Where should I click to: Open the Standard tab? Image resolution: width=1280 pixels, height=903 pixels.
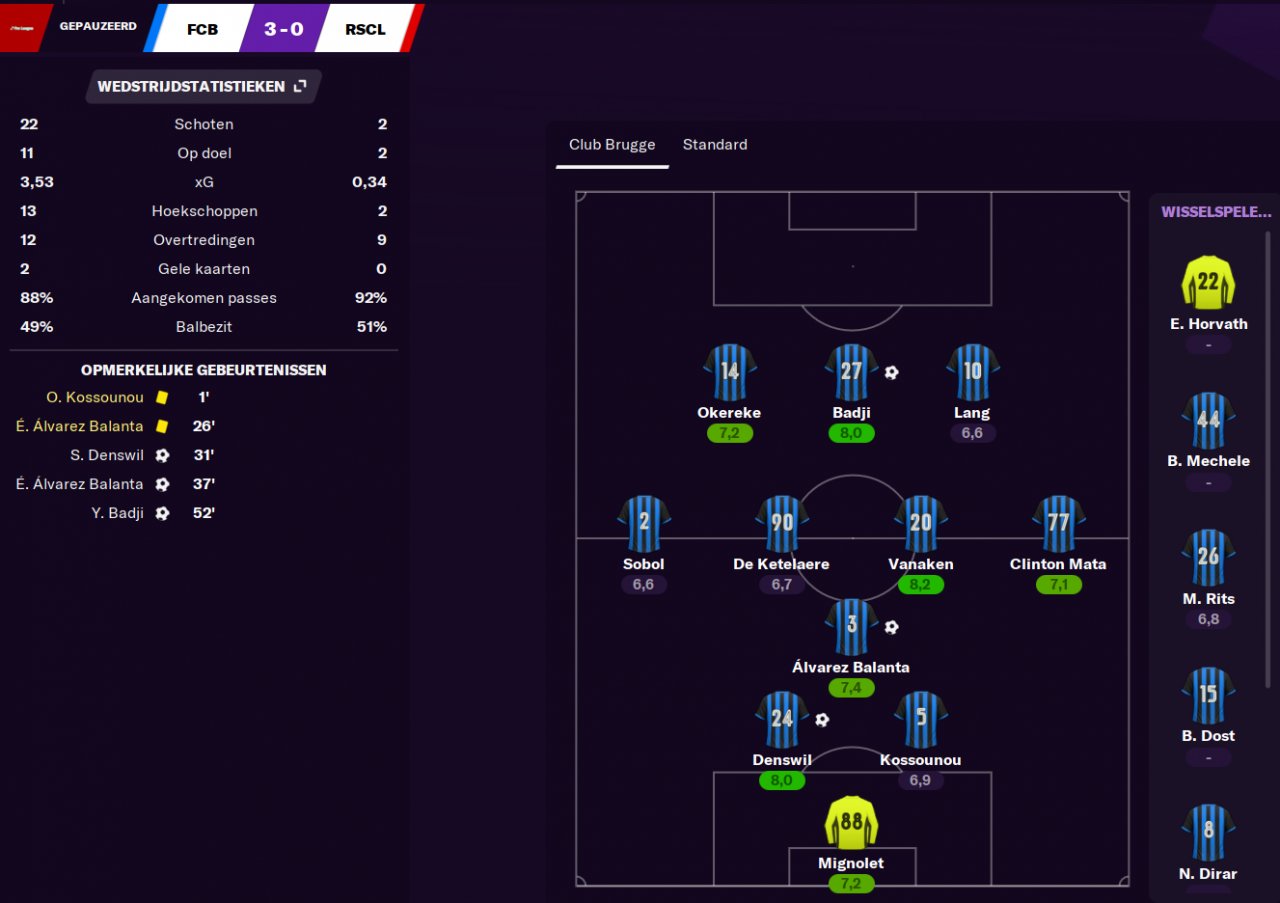coord(715,145)
